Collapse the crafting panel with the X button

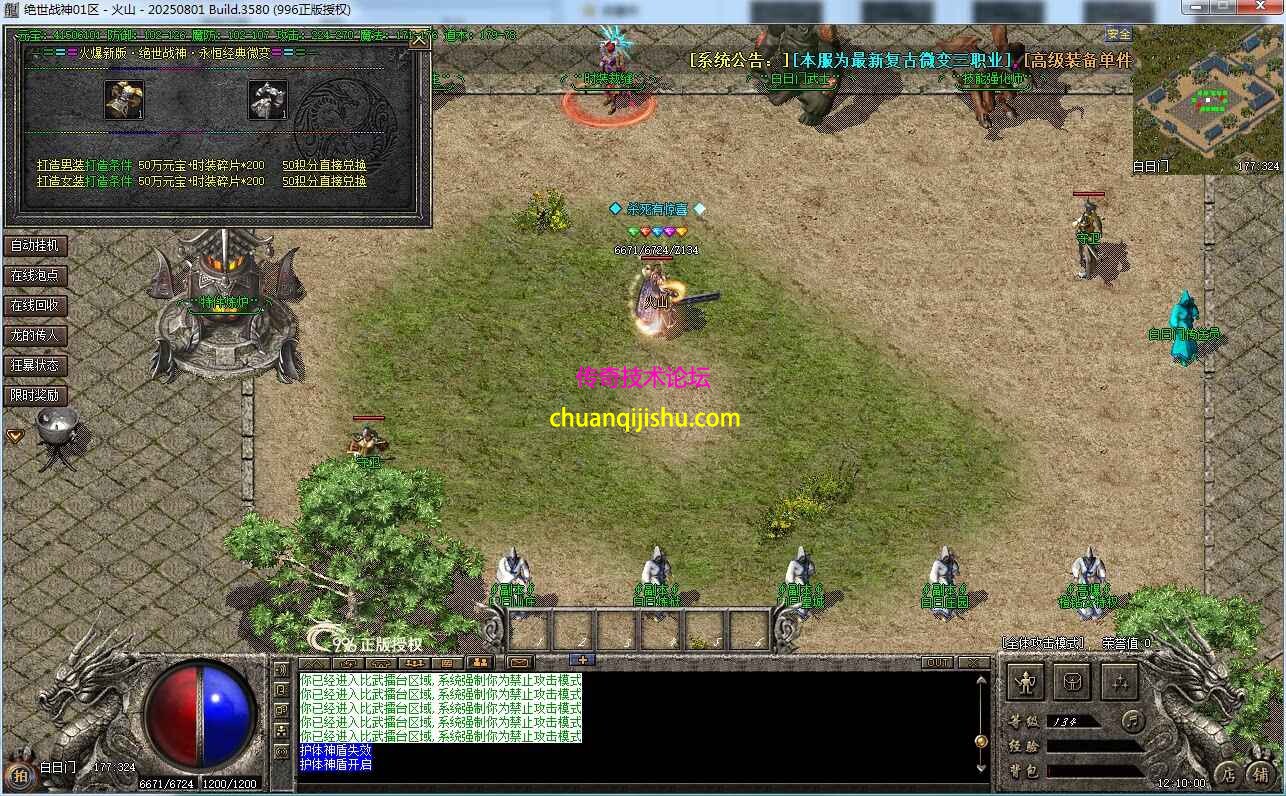[419, 39]
